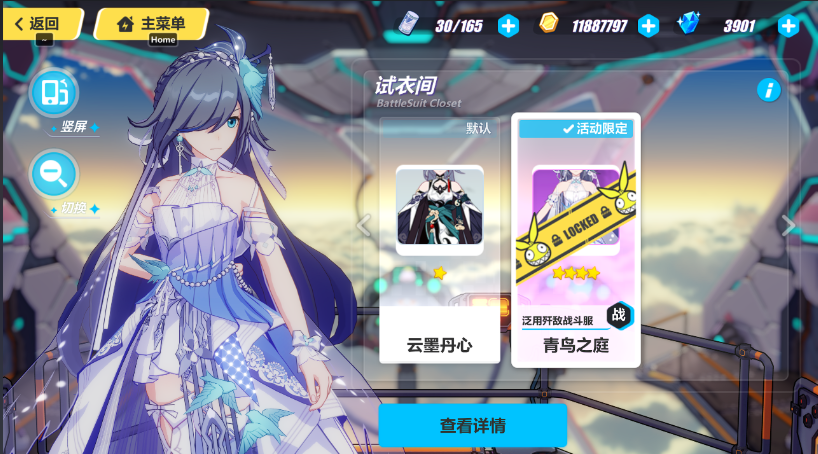This screenshot has width=818, height=454.
Task: Show the previous outfit with left arrow
Action: (364, 225)
